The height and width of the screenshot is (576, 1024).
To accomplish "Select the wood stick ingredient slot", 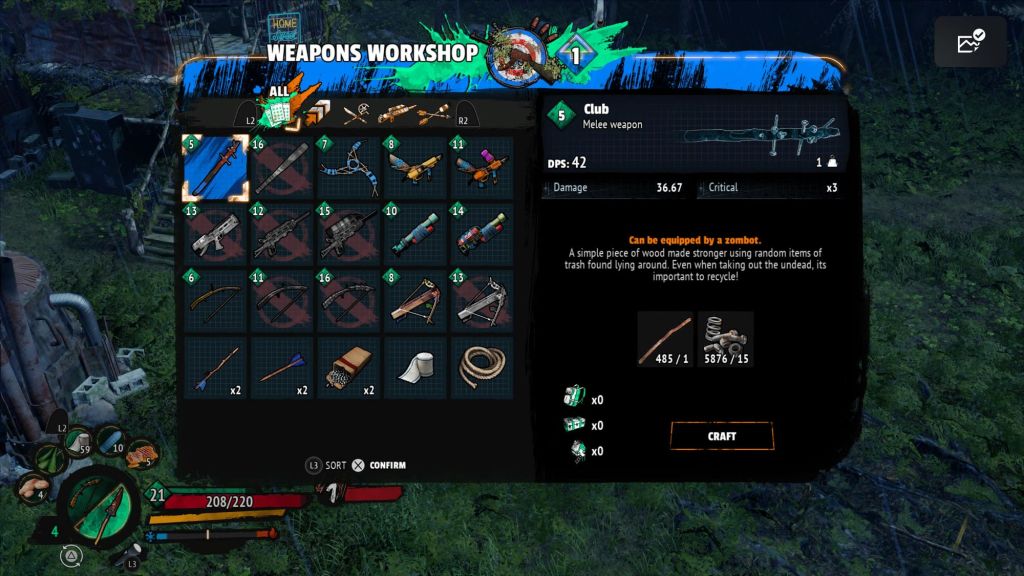I will pyautogui.click(x=665, y=339).
